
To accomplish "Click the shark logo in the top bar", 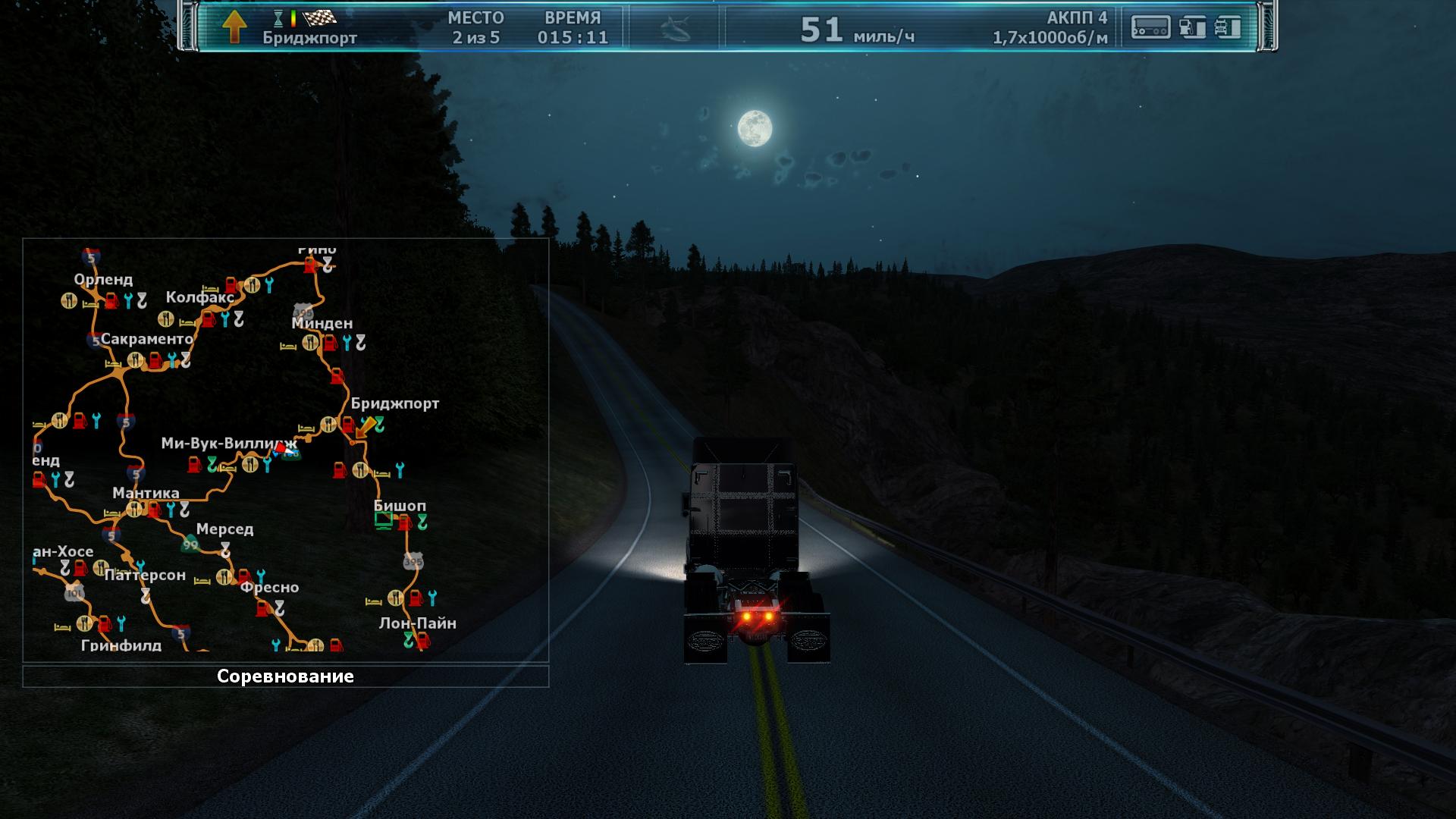I will [674, 29].
